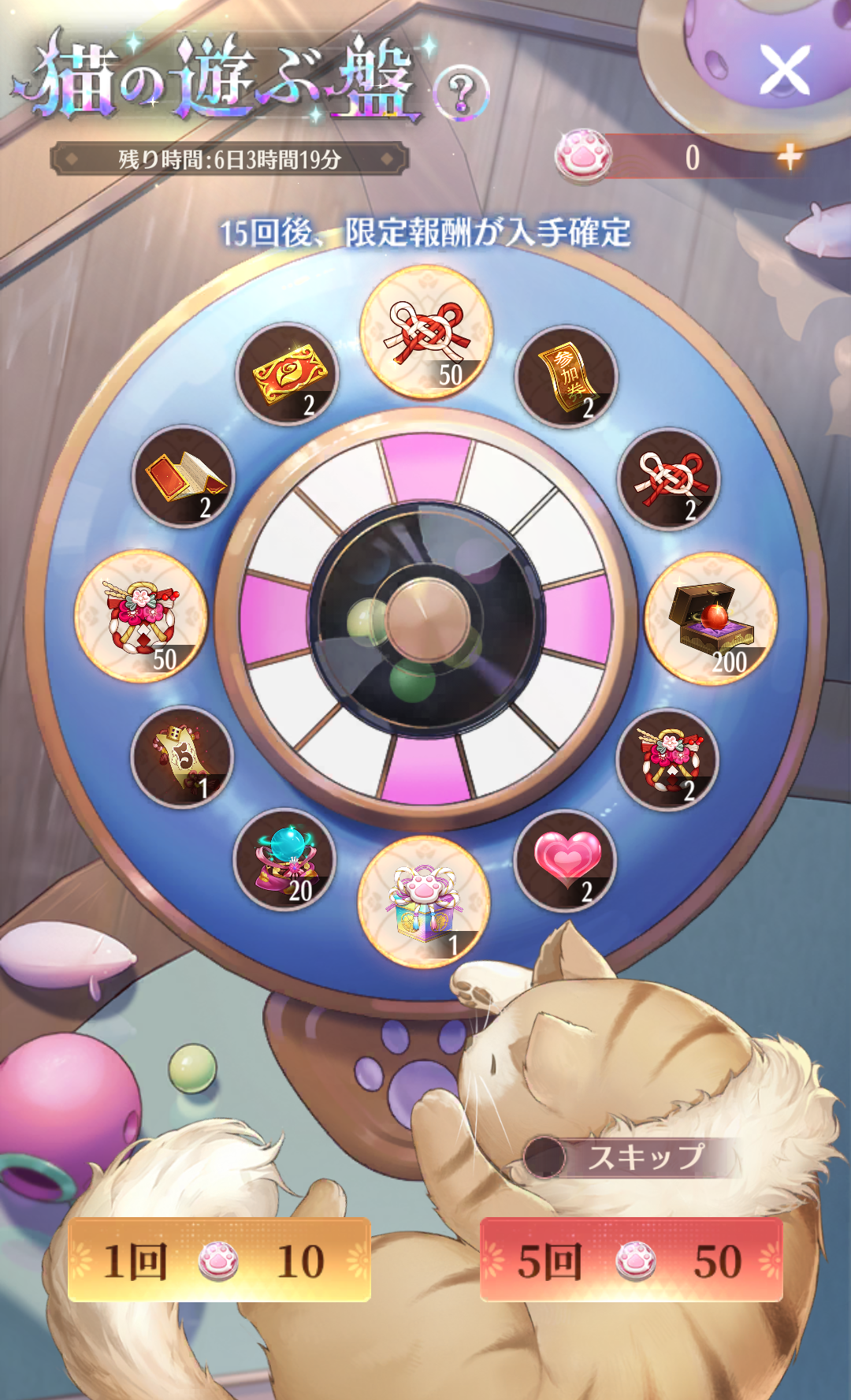The image size is (851, 1400).
Task: Close the cat play board screen
Action: pyautogui.click(x=785, y=69)
